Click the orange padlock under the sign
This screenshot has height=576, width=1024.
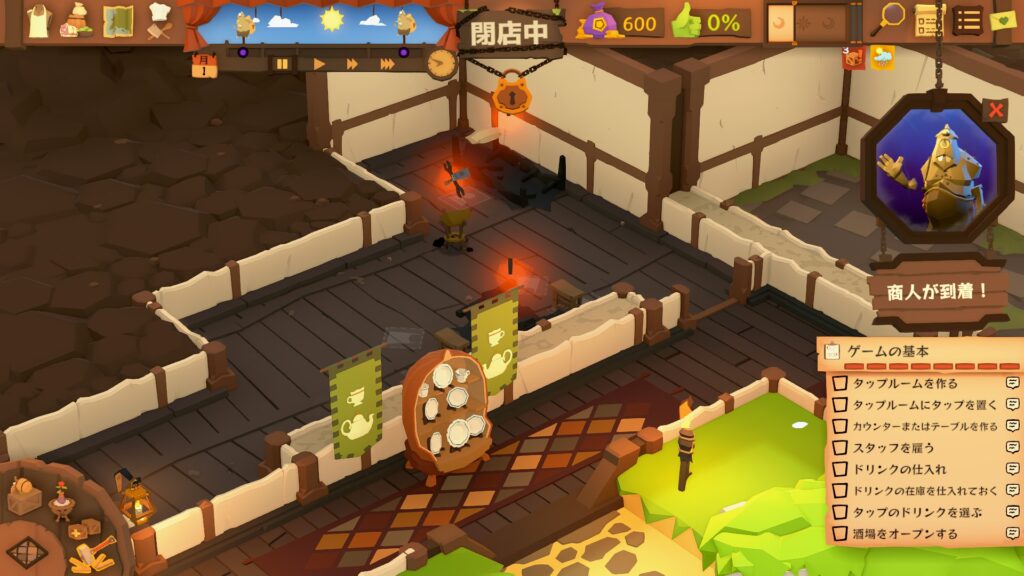point(511,97)
